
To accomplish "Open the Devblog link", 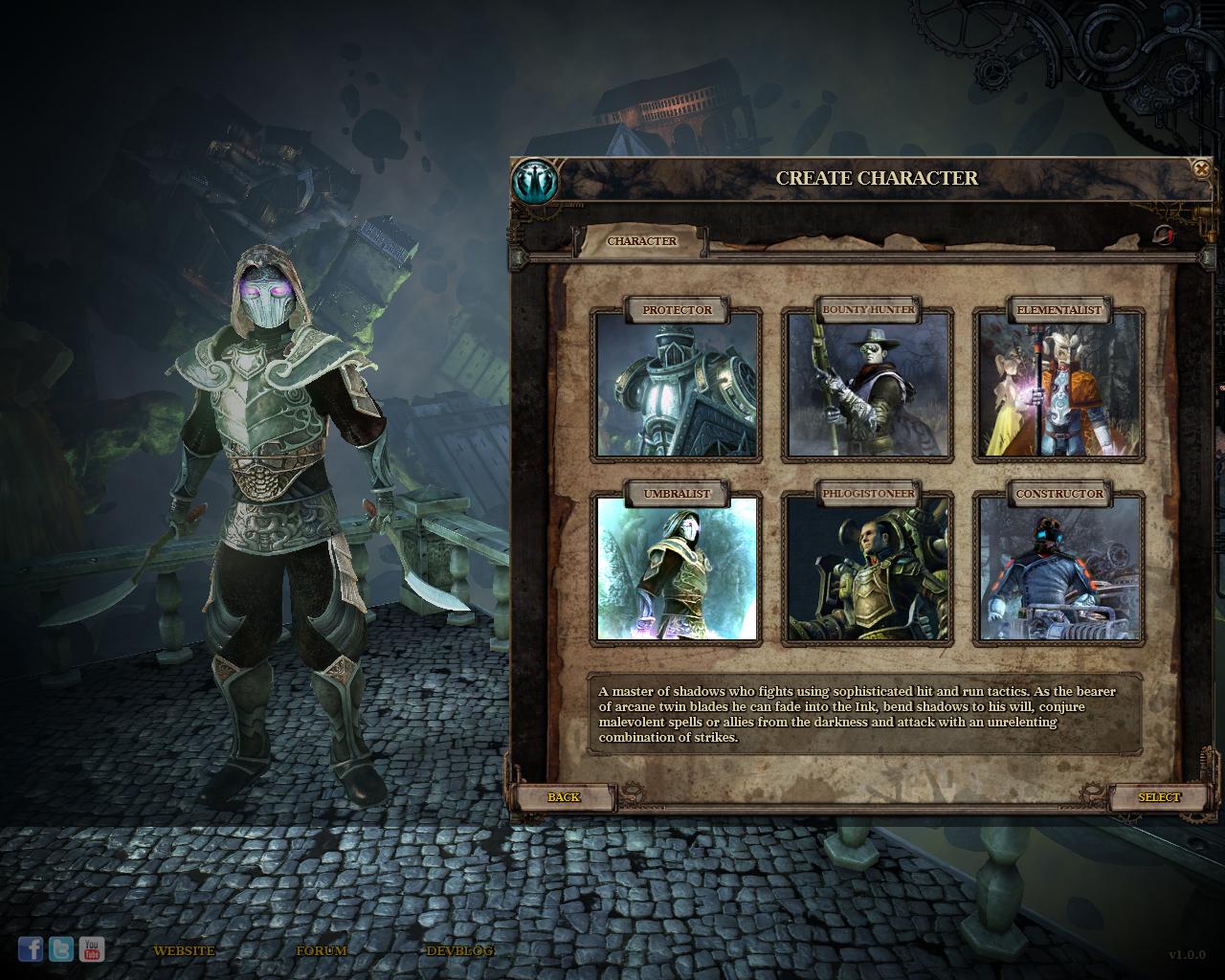I will point(459,950).
